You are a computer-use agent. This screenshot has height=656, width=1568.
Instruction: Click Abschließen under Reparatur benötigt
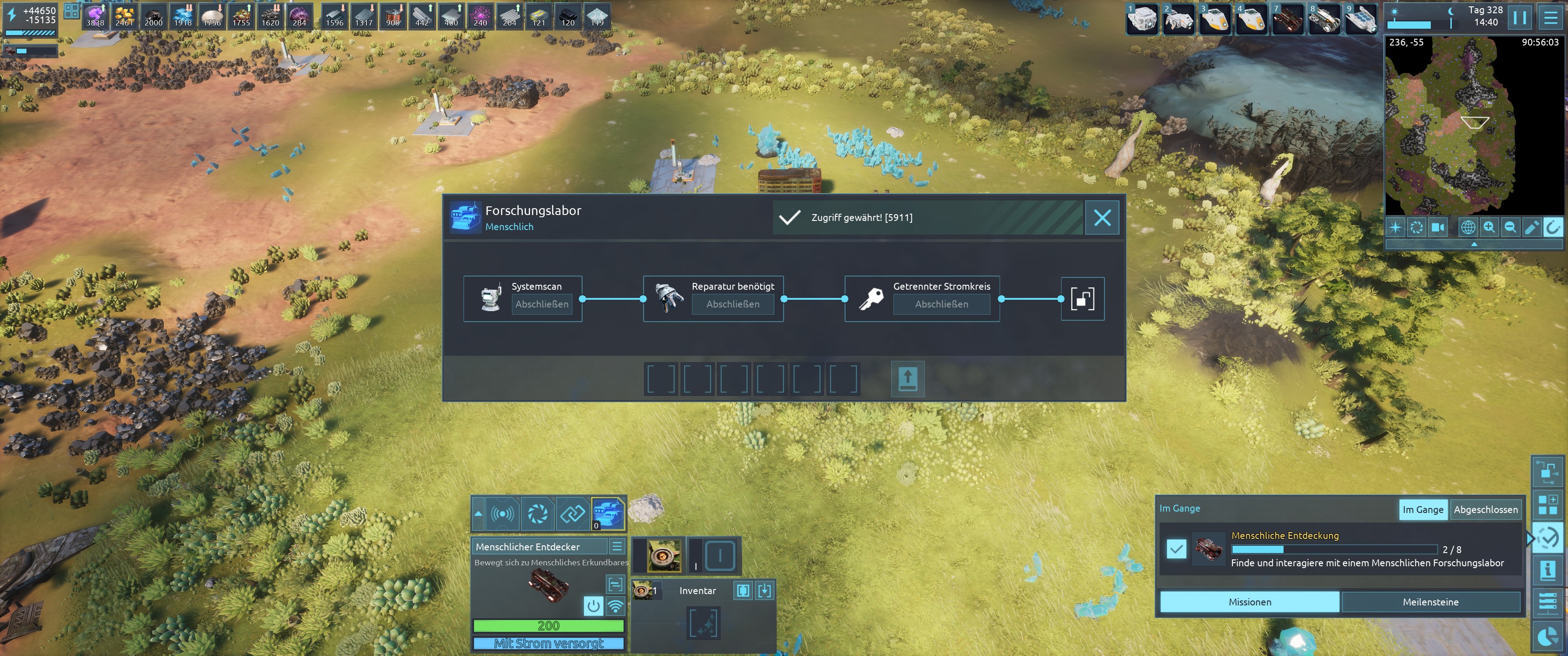(x=732, y=304)
